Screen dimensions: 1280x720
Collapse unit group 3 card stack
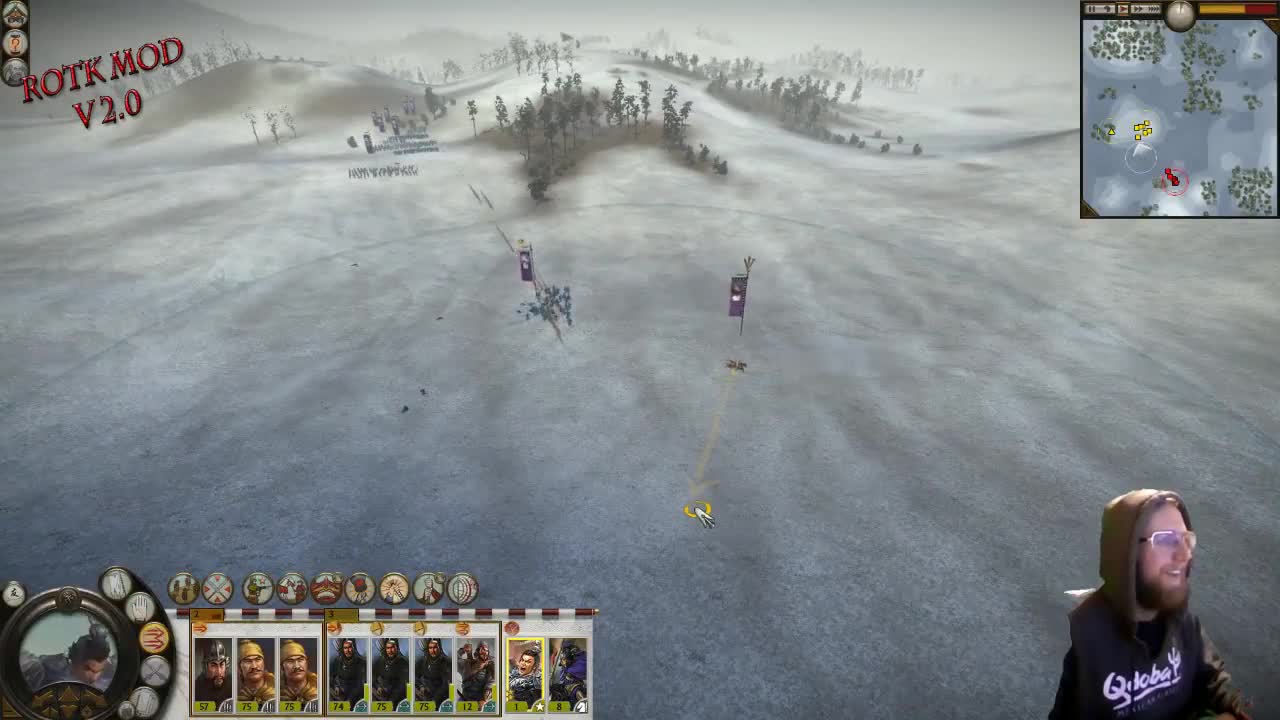(x=335, y=629)
